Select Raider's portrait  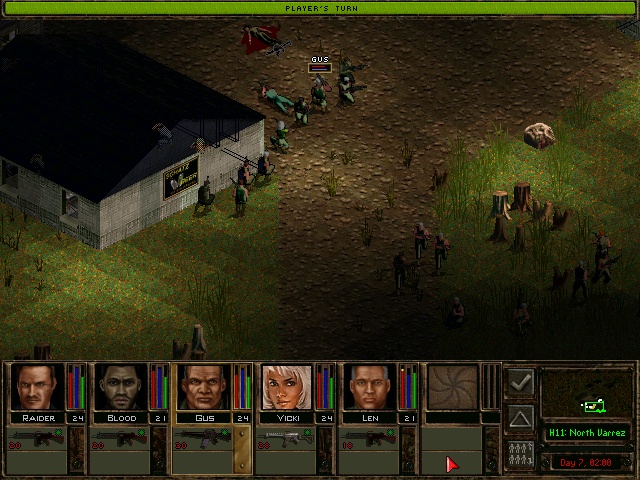click(38, 387)
